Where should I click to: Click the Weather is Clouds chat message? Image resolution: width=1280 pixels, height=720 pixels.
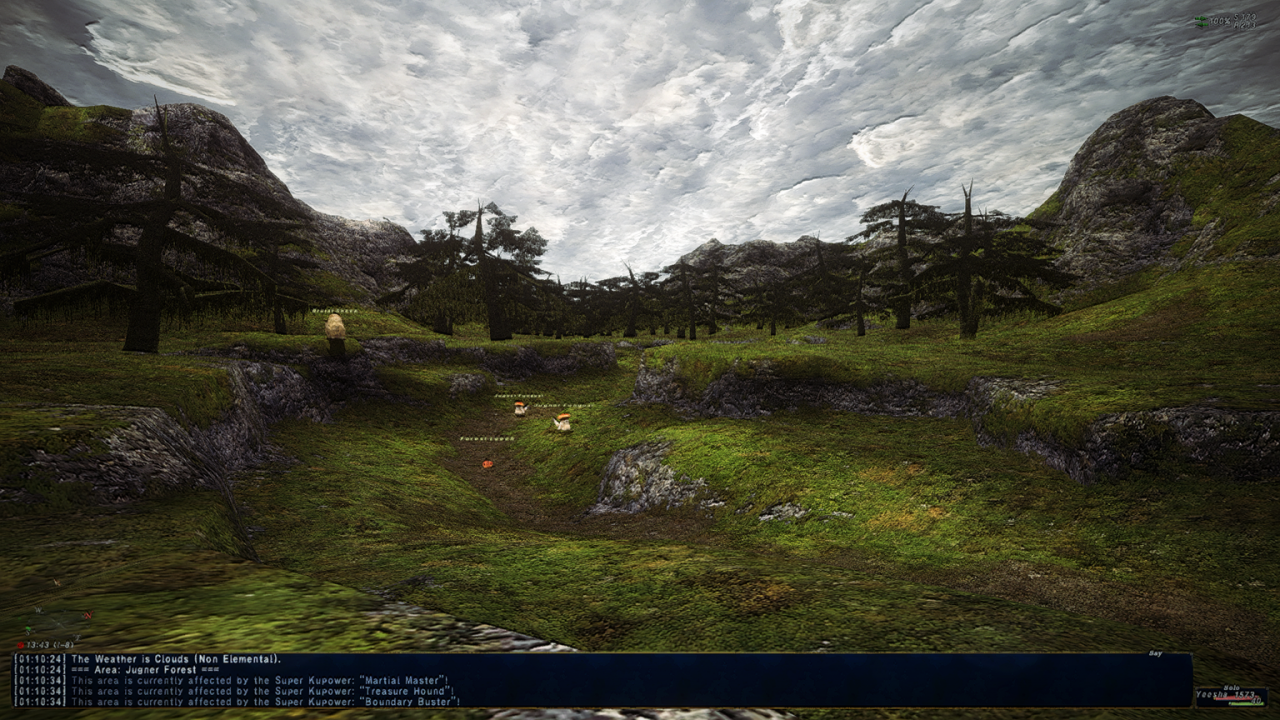pos(150,660)
